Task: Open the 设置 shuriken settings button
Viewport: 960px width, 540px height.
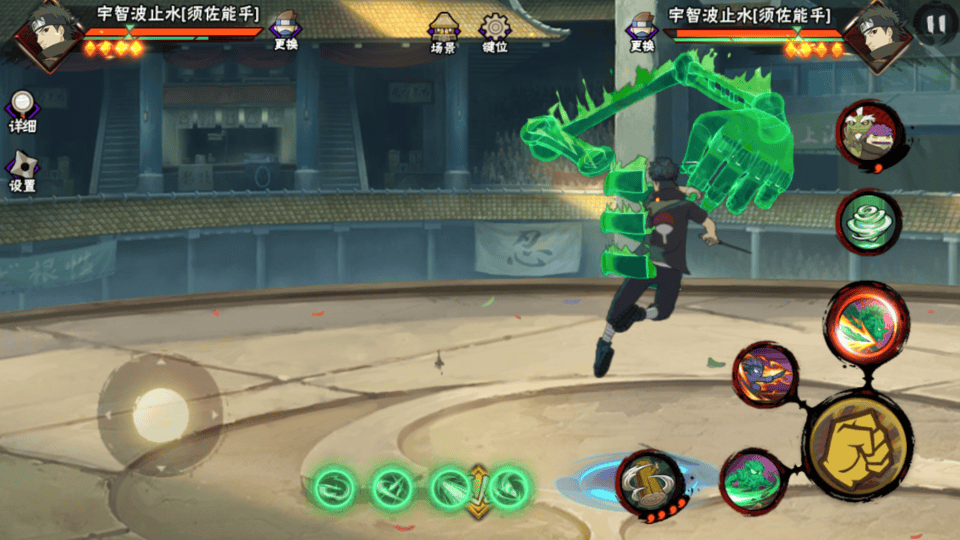Action: (23, 171)
